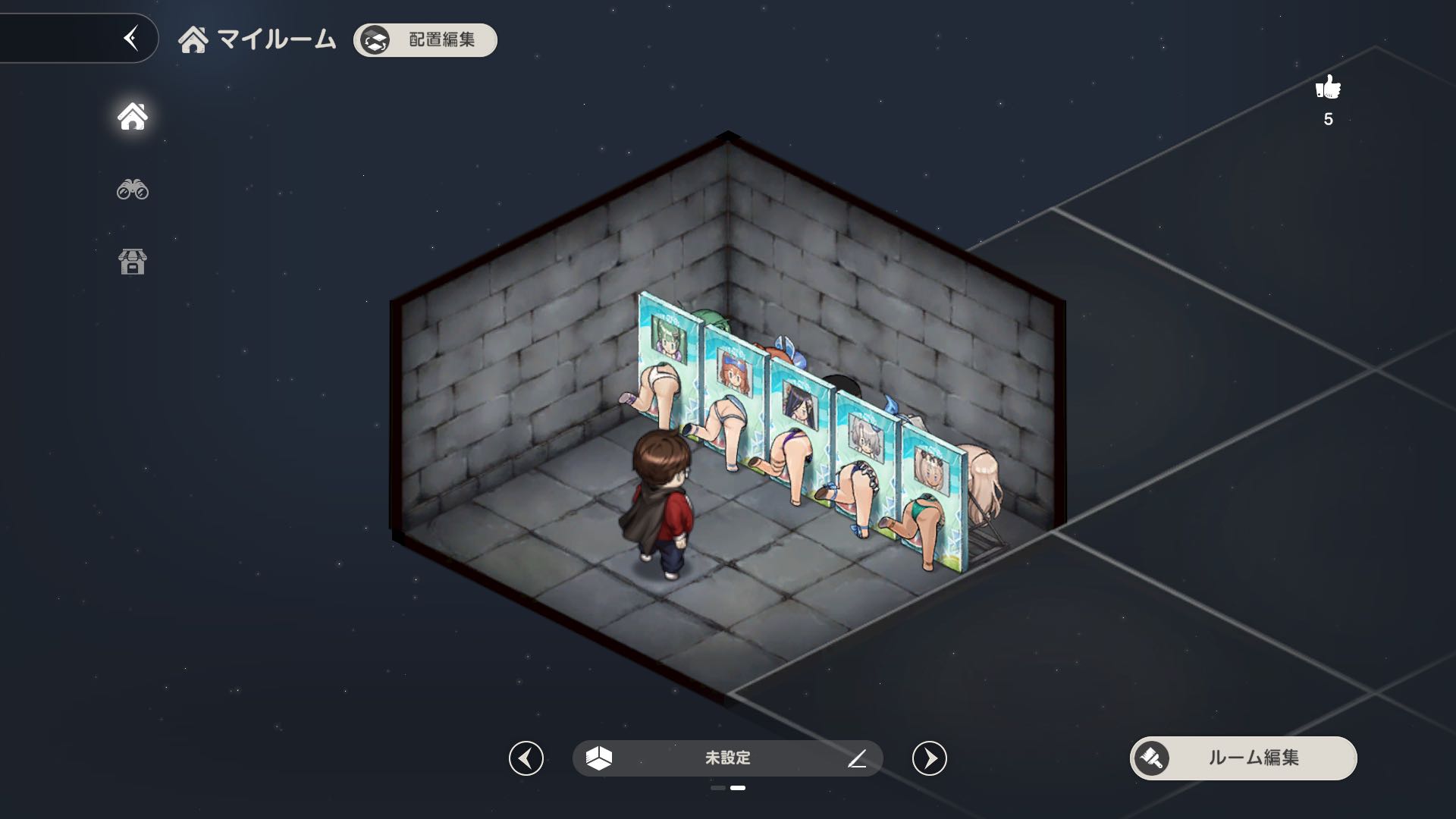This screenshot has height=819, width=1456.
Task: Open the ルーム編集 room editor
Action: pos(1243,758)
